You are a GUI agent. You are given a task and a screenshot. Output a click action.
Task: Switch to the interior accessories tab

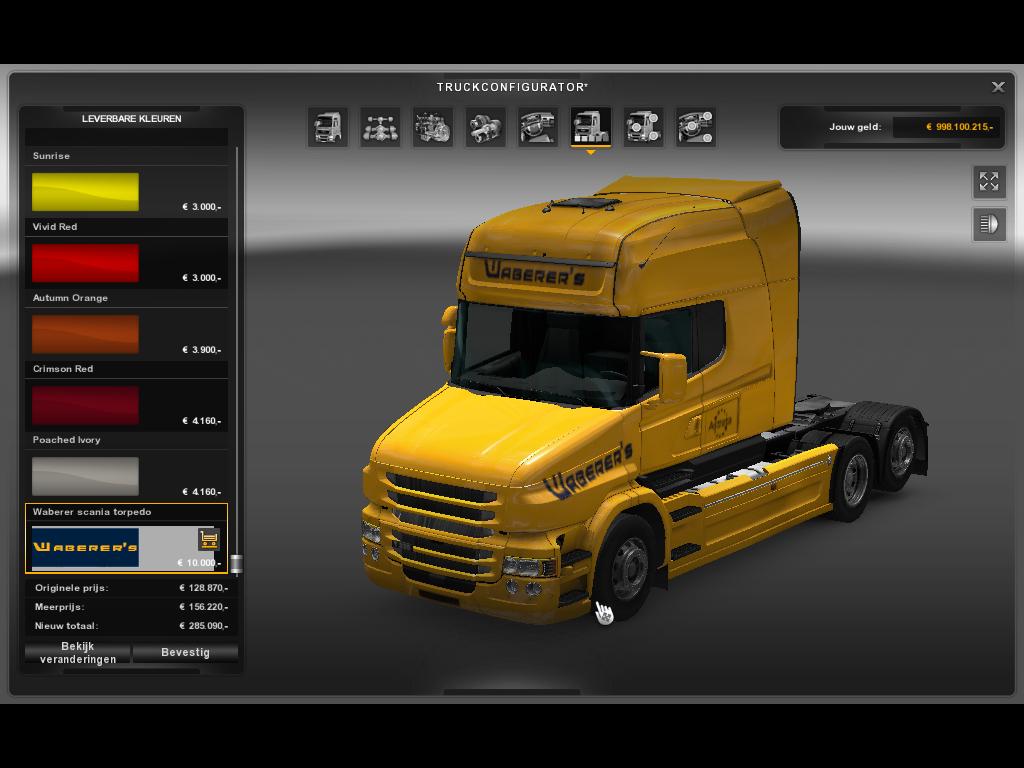point(695,127)
